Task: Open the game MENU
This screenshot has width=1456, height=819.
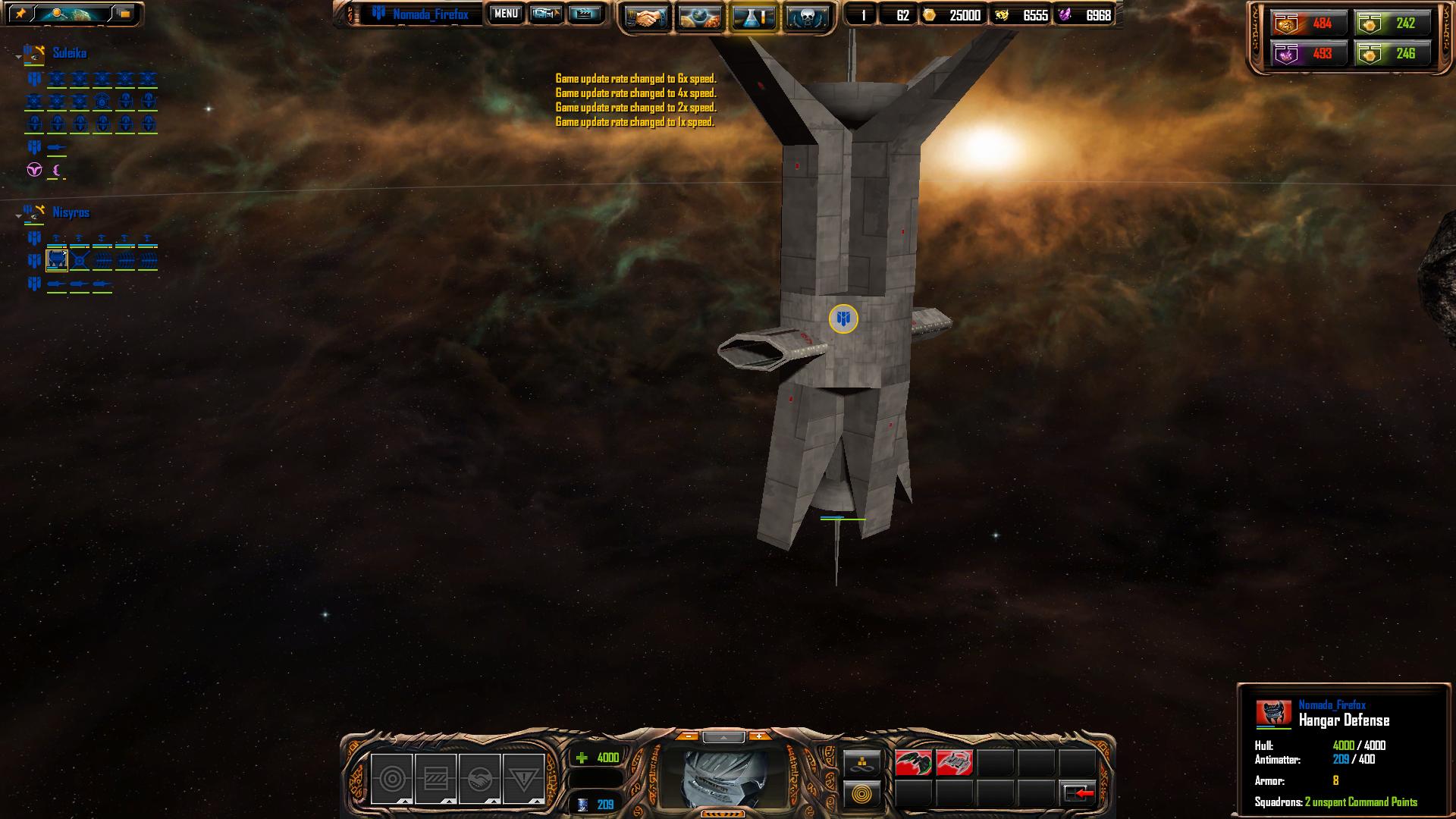Action: click(x=506, y=14)
